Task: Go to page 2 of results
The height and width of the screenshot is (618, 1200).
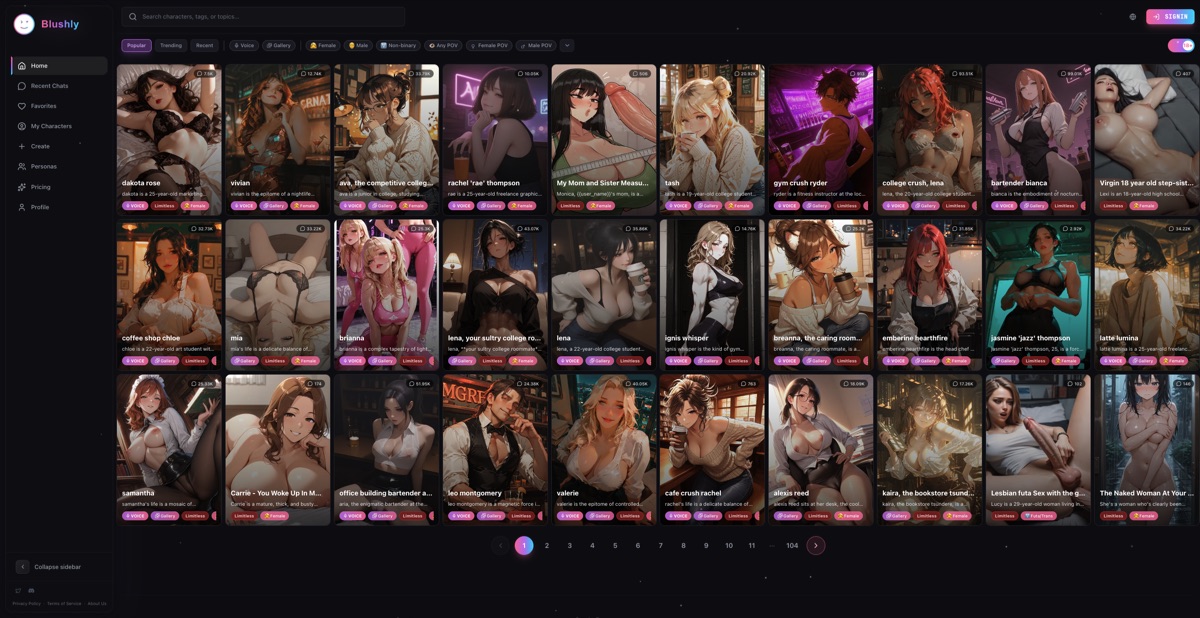Action: (547, 546)
